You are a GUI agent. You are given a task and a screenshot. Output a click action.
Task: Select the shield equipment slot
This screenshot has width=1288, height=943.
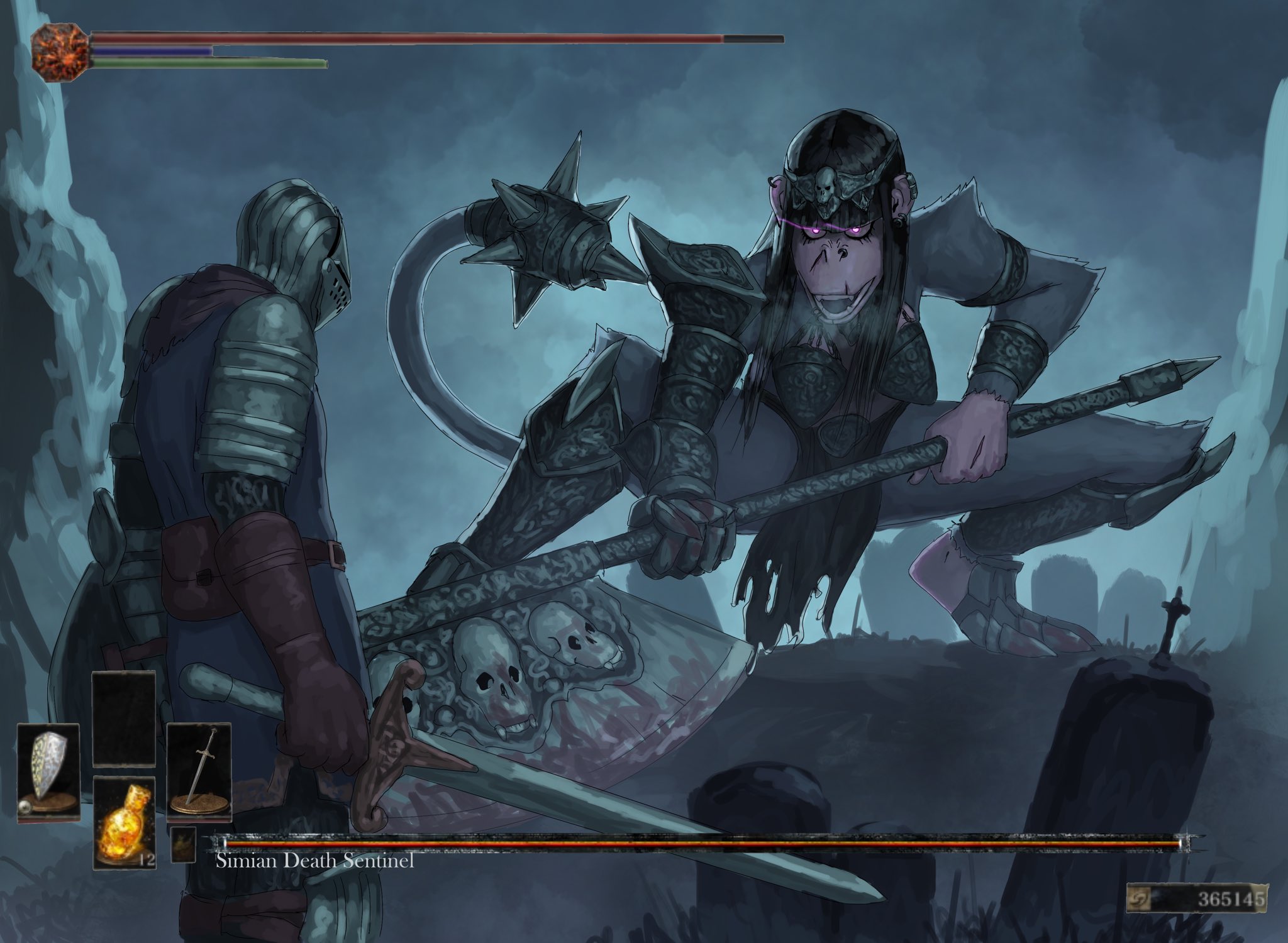[48, 771]
